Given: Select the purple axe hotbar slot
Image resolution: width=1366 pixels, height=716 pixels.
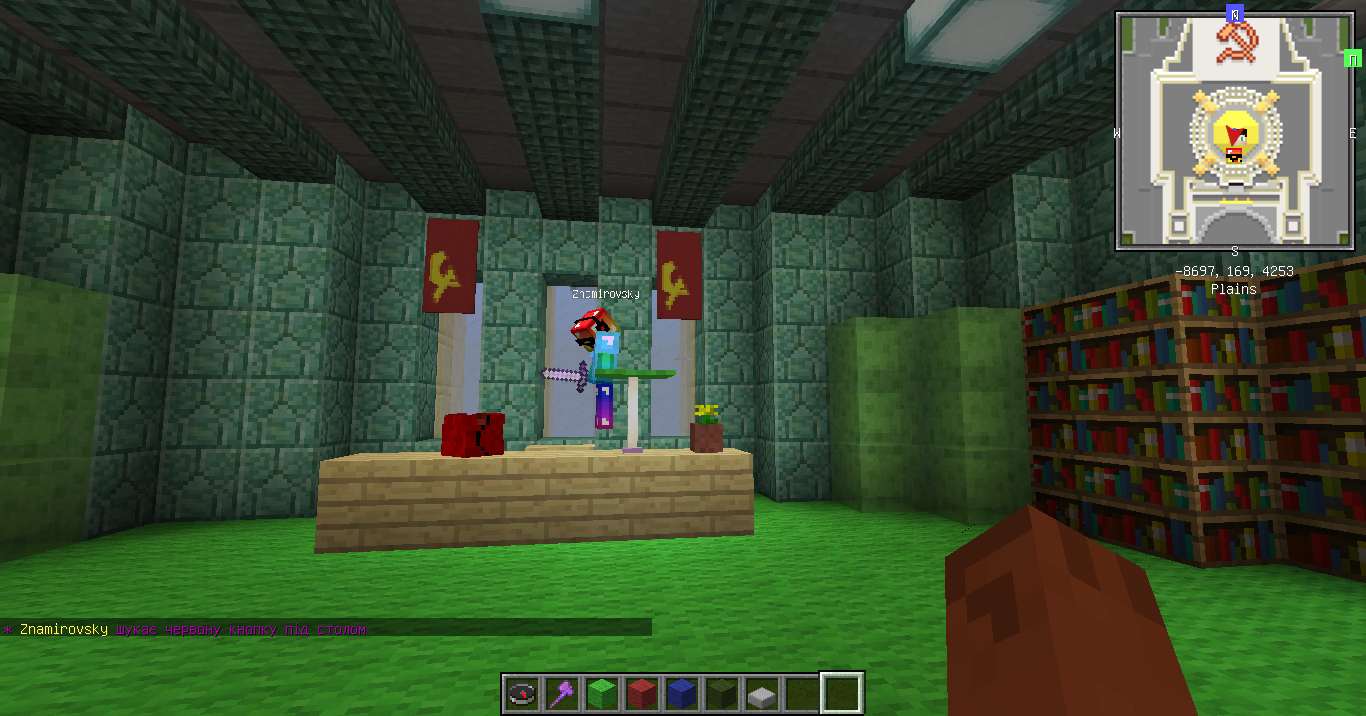Looking at the screenshot, I should [x=561, y=693].
